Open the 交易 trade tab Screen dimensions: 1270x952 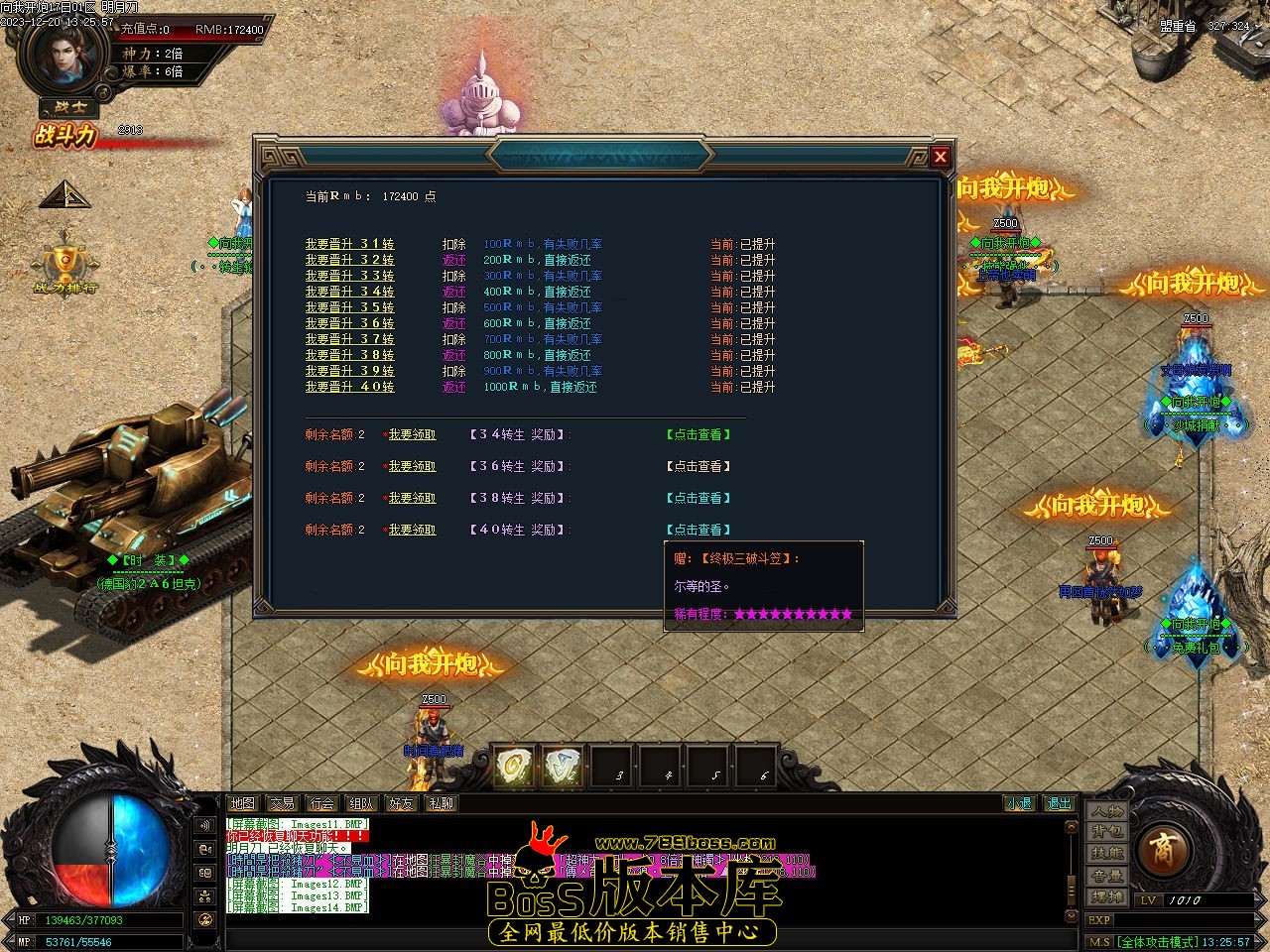(x=282, y=803)
